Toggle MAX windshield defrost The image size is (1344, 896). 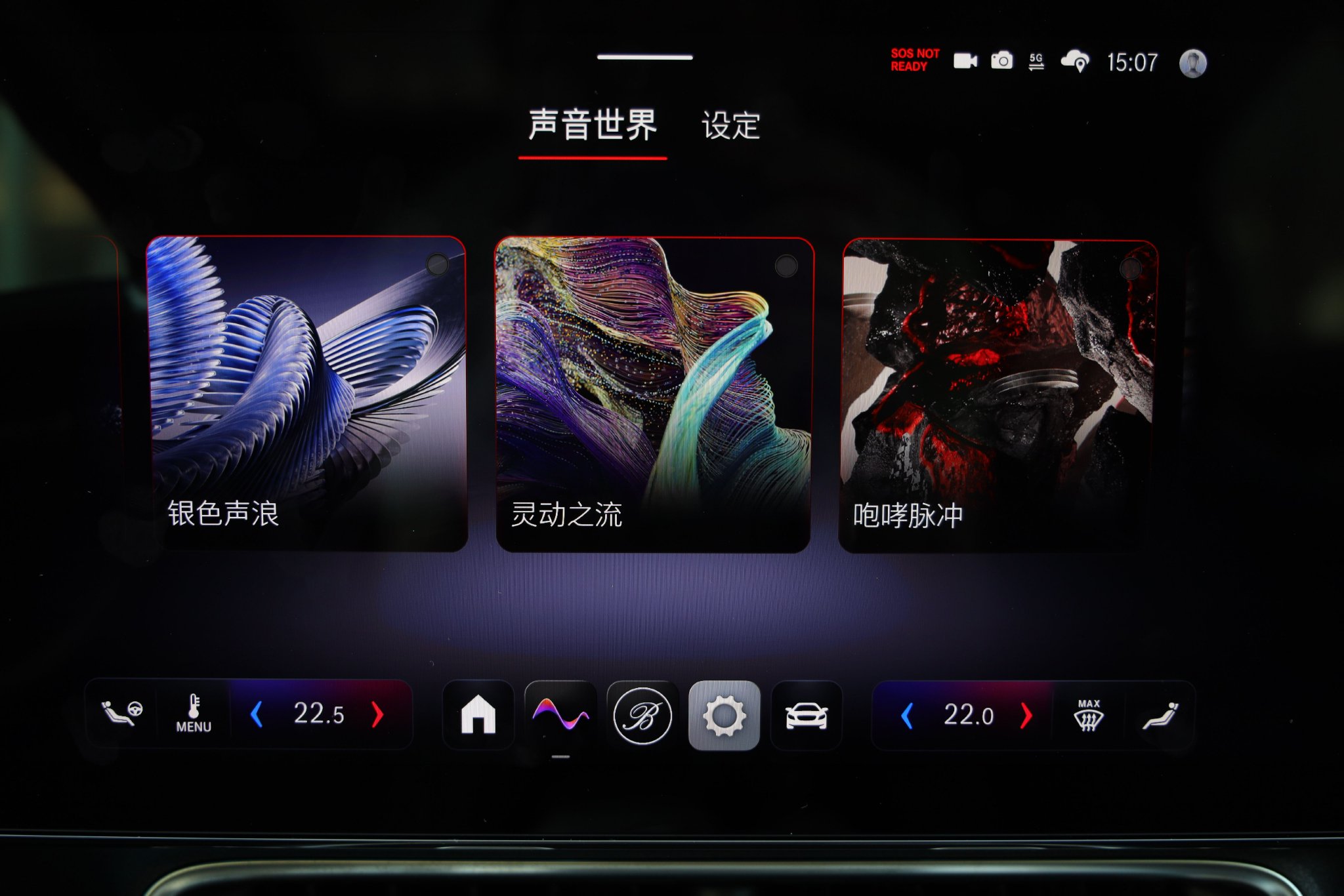[x=1089, y=715]
